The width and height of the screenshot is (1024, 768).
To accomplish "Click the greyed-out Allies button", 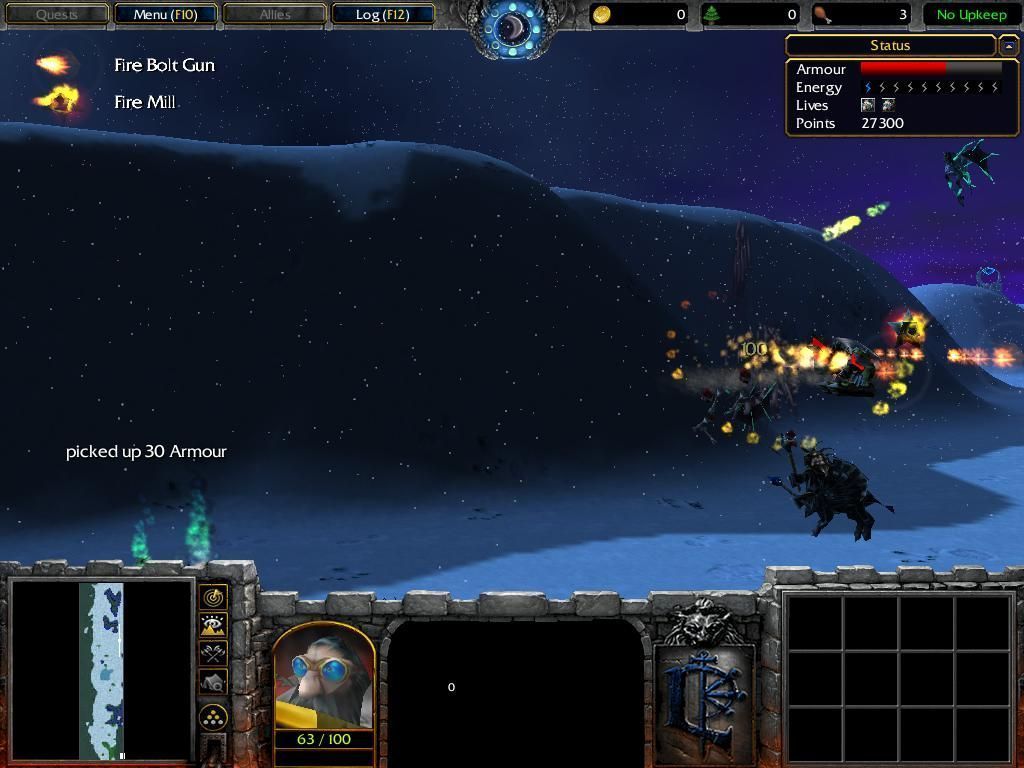I will tap(274, 15).
